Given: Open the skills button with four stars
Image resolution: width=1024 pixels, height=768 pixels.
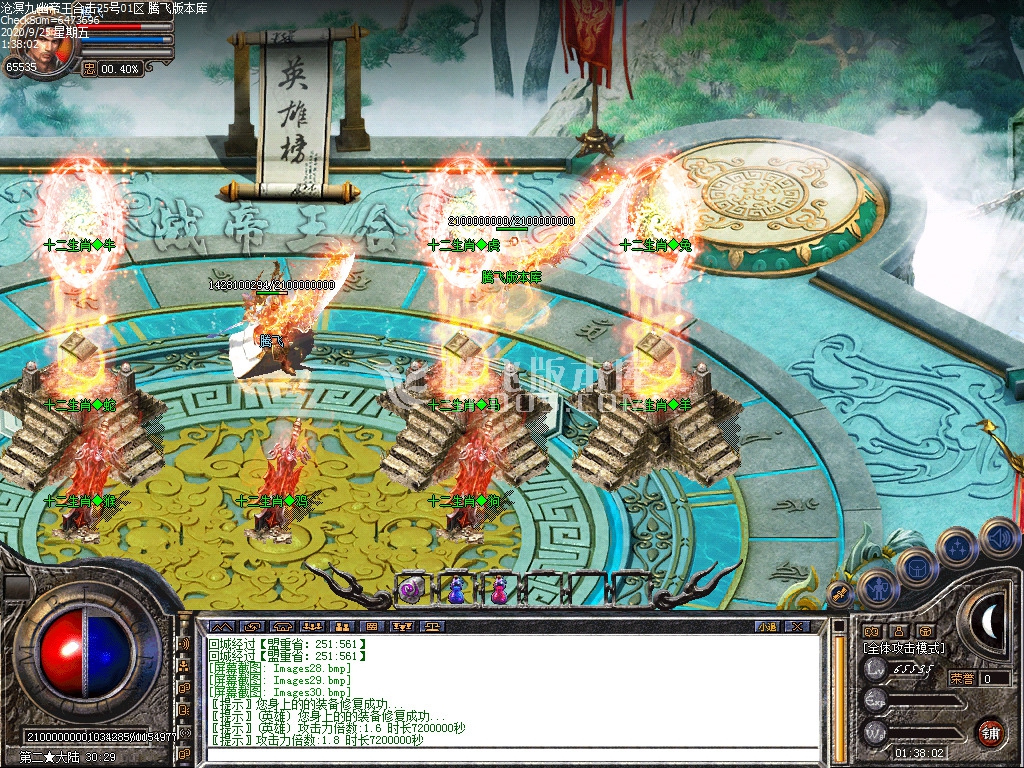Looking at the screenshot, I should click(957, 547).
